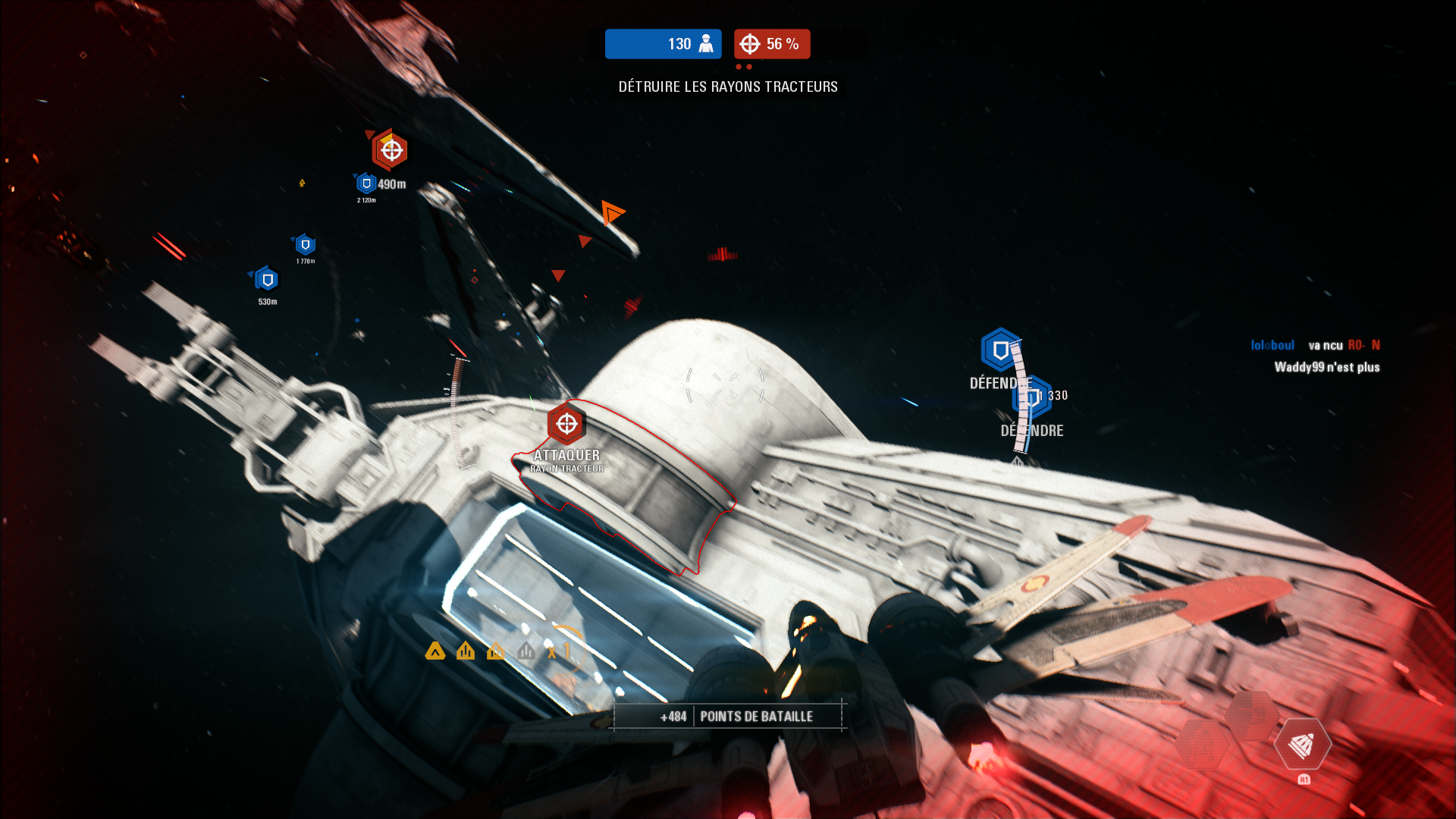
Task: Click the red target marker at 490m
Action: tap(391, 150)
